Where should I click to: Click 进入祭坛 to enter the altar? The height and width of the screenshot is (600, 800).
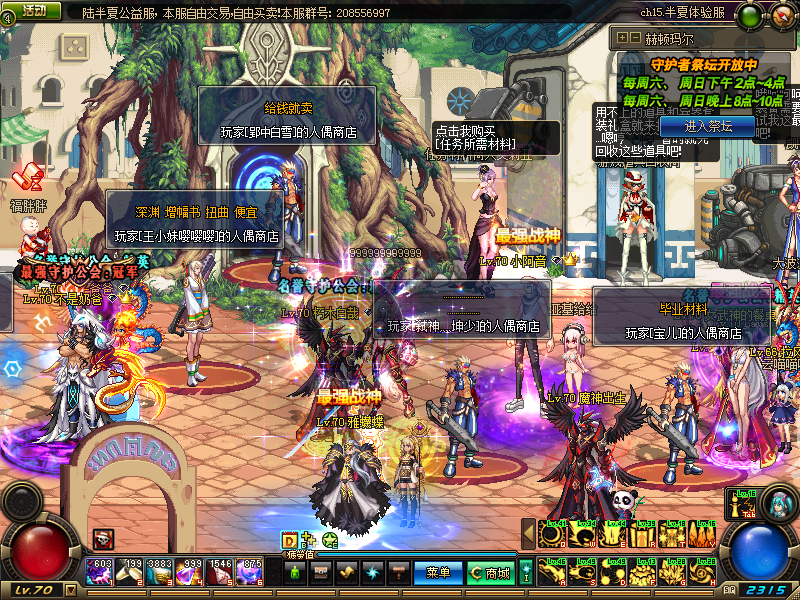point(707,126)
